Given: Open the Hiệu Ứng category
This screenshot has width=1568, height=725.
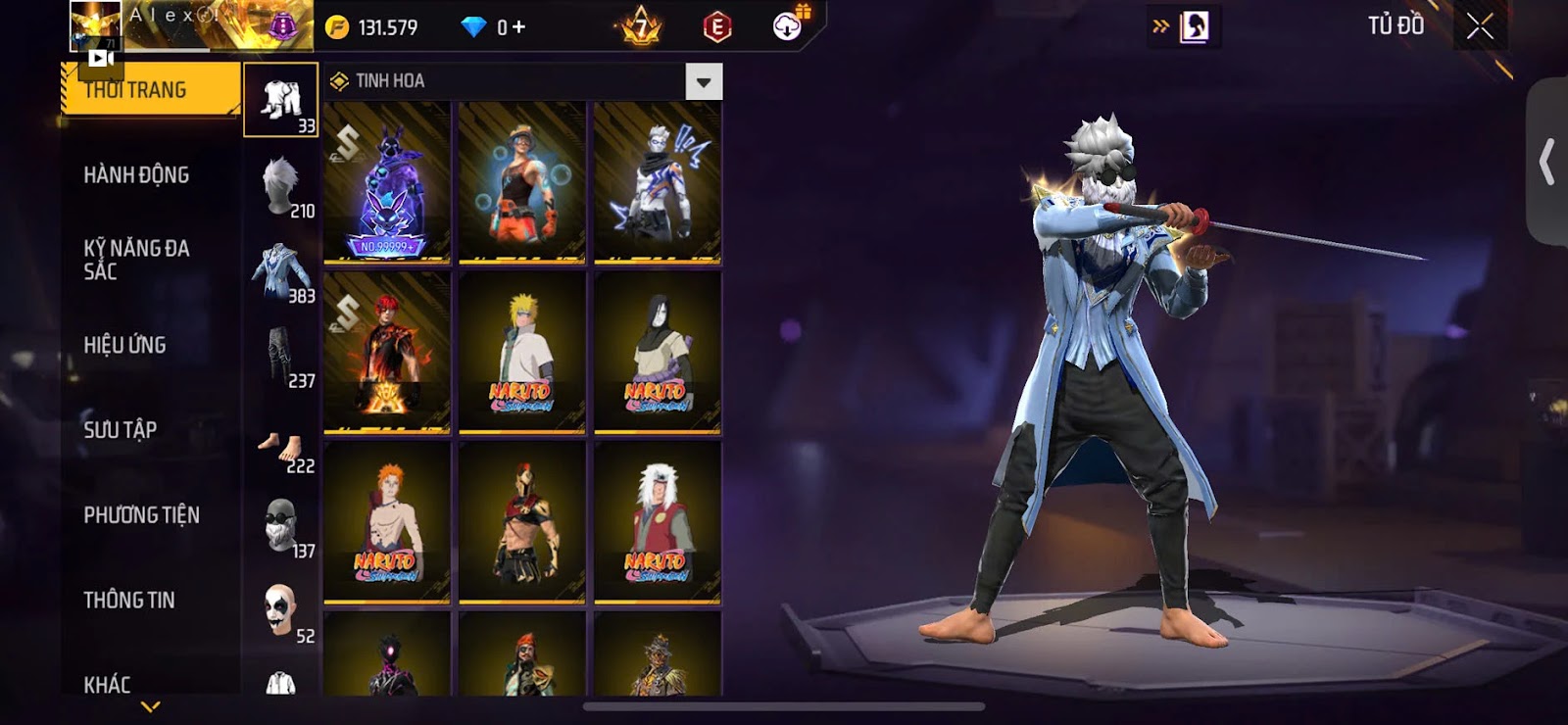Looking at the screenshot, I should (124, 345).
